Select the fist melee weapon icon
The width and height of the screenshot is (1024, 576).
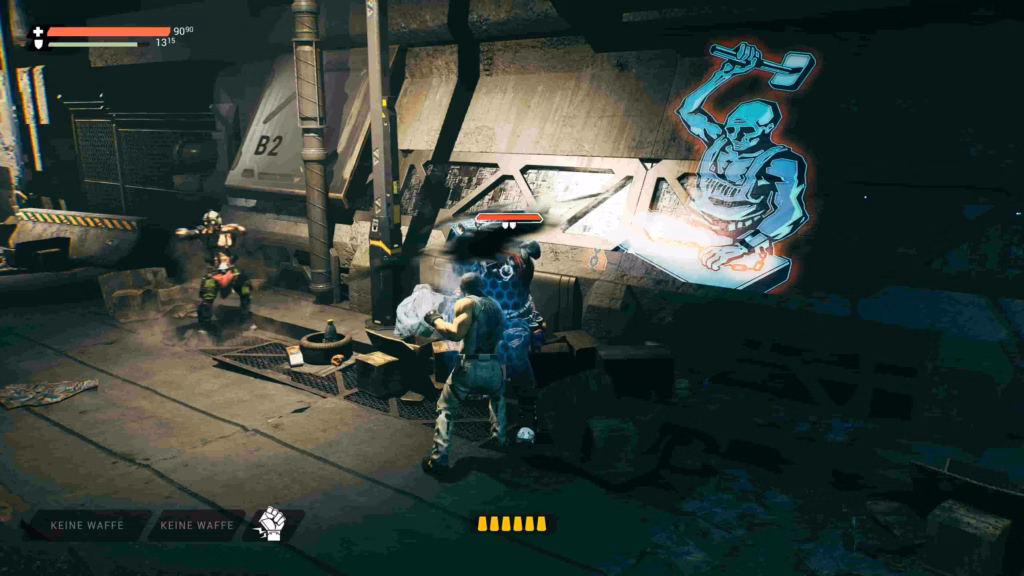271,524
